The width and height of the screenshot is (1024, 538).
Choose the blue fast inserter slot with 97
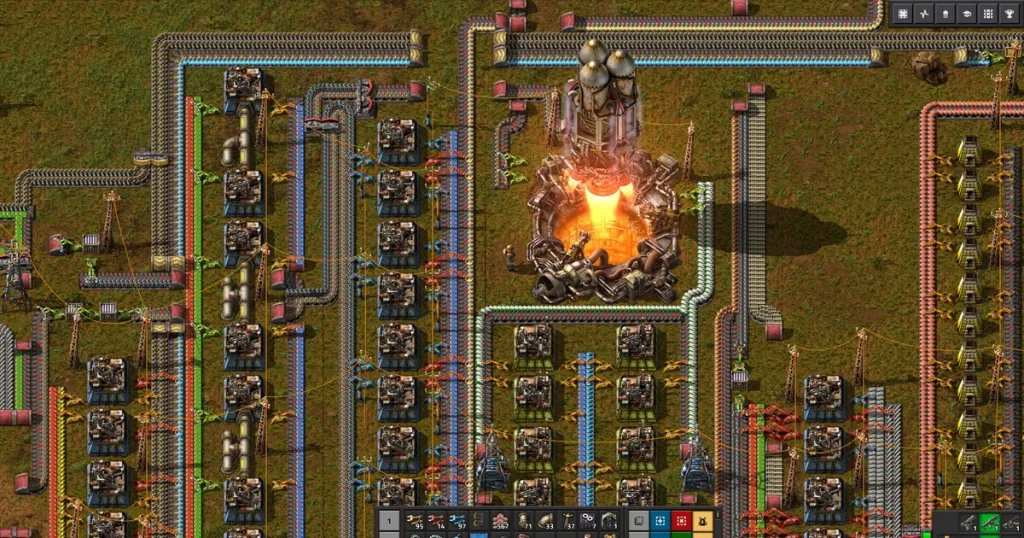click(458, 520)
